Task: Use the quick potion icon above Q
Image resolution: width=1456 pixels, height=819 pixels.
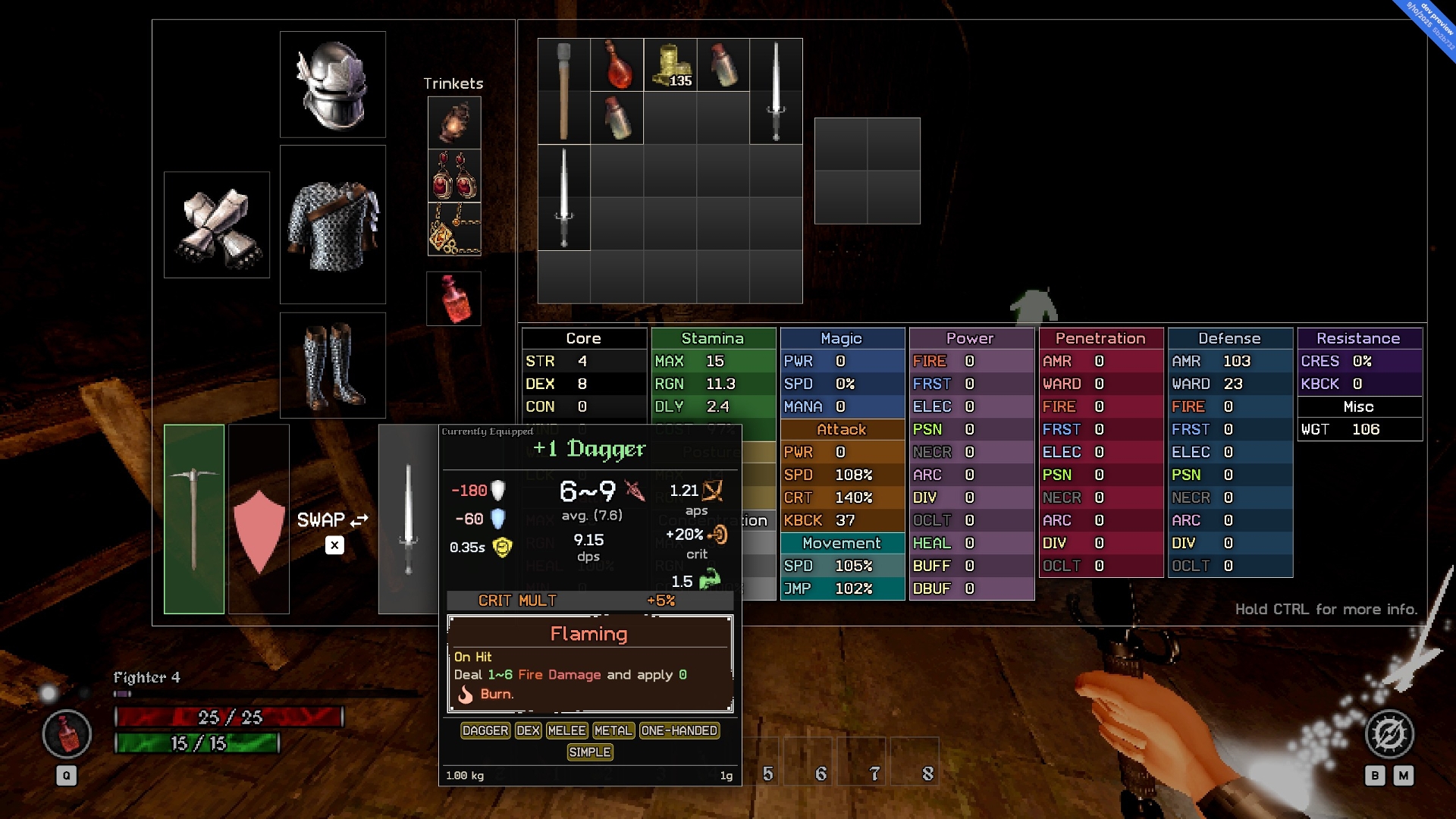Action: [67, 734]
